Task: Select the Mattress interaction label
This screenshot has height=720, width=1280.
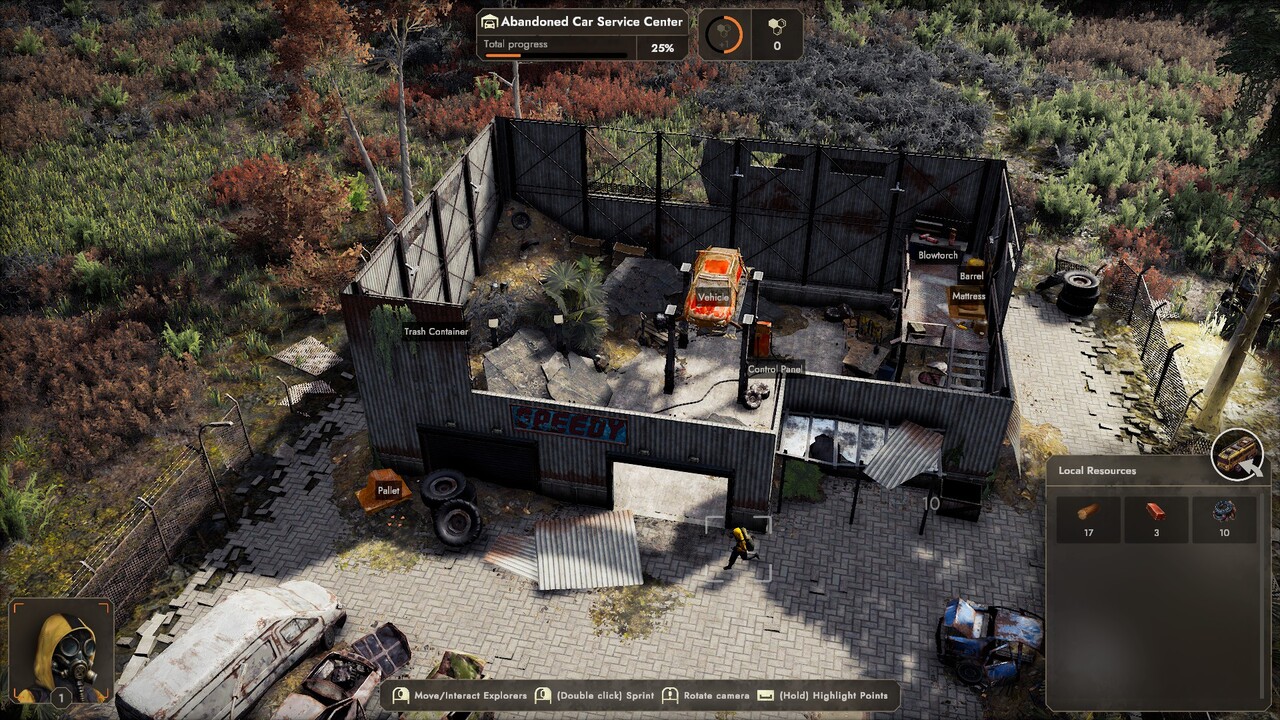Action: 968,296
